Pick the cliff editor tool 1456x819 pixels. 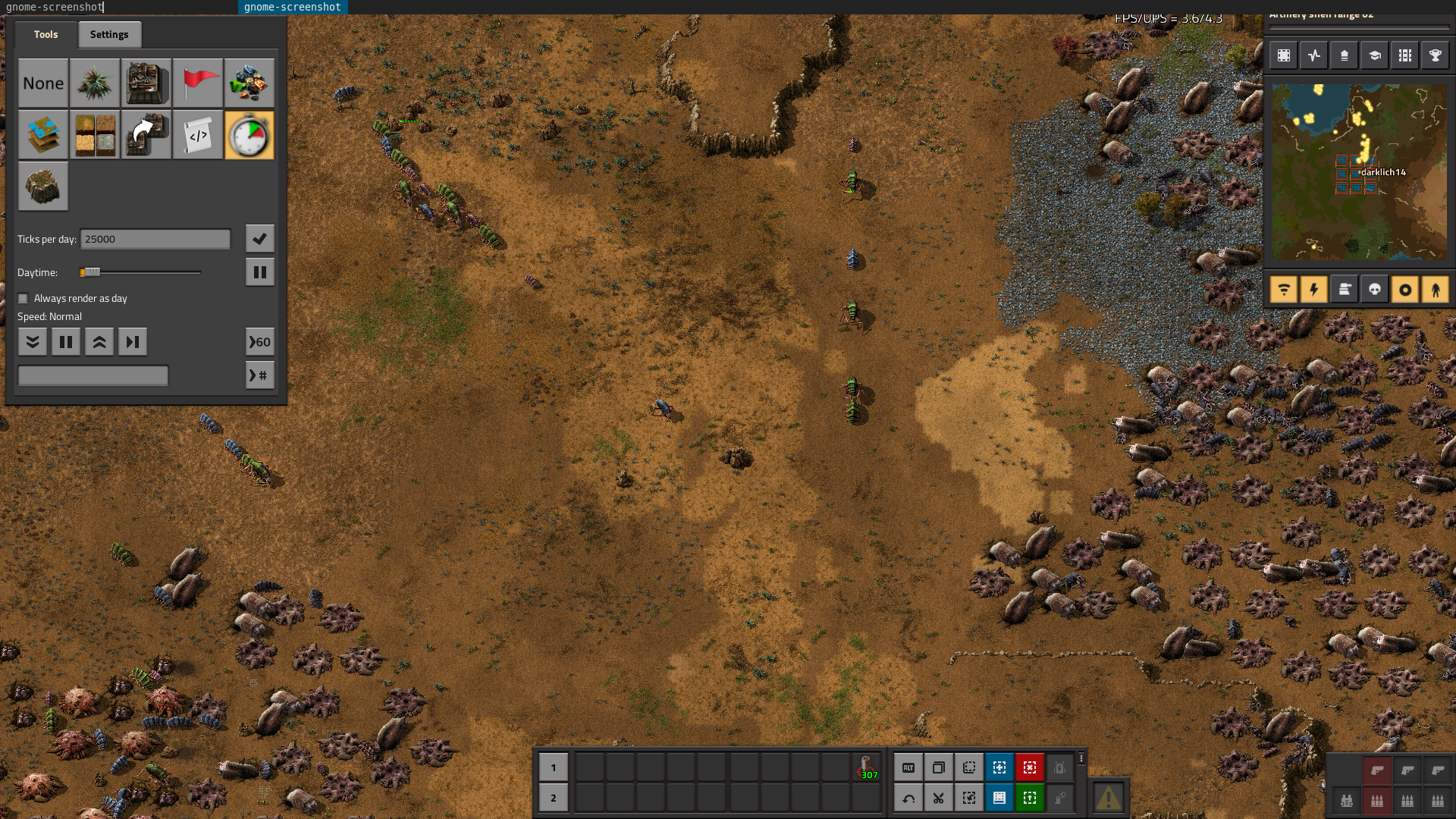point(43,187)
